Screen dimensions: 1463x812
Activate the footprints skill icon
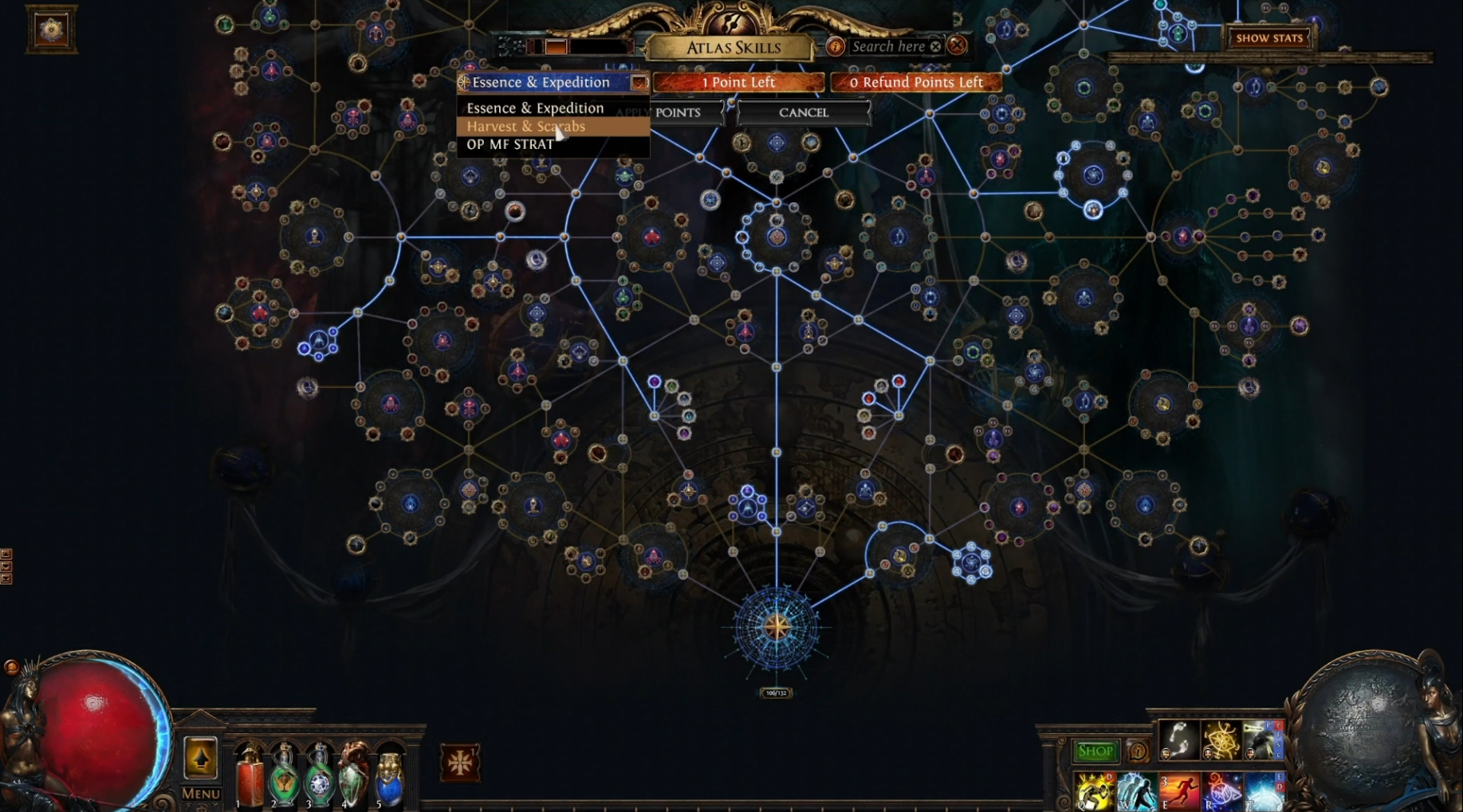coord(1178,739)
